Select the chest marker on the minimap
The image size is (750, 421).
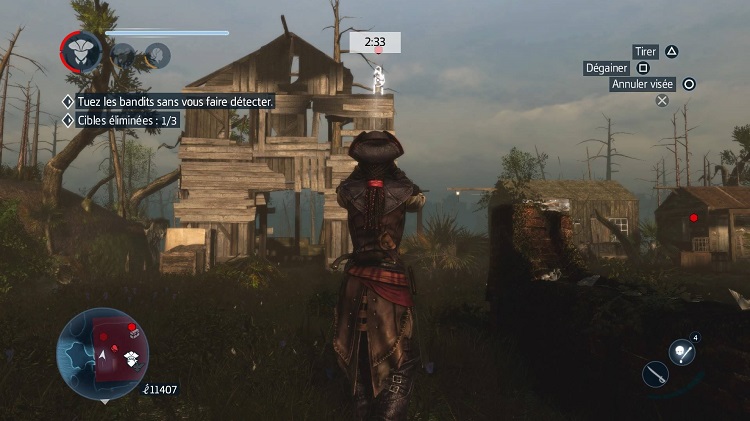tap(133, 332)
